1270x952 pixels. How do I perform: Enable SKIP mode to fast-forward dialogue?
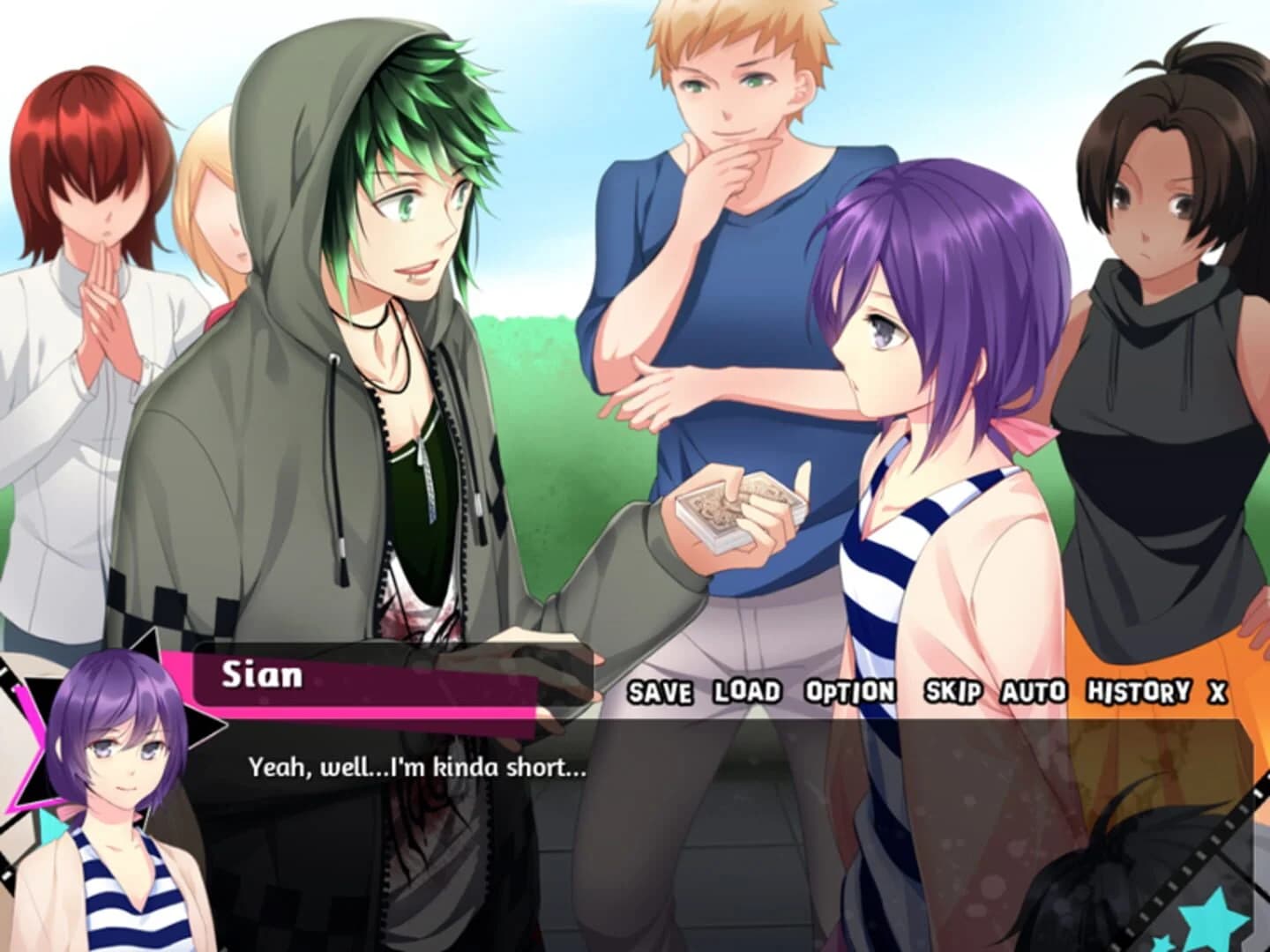pos(953,695)
